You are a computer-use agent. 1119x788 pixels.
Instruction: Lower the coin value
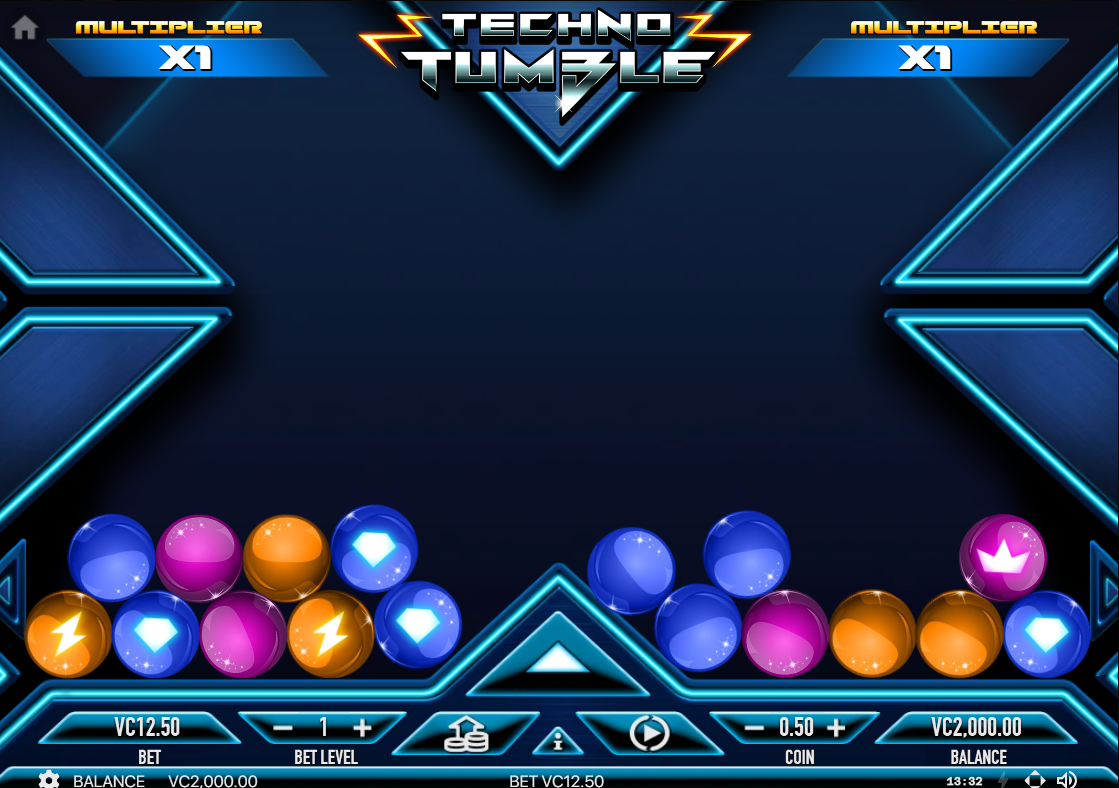click(755, 728)
